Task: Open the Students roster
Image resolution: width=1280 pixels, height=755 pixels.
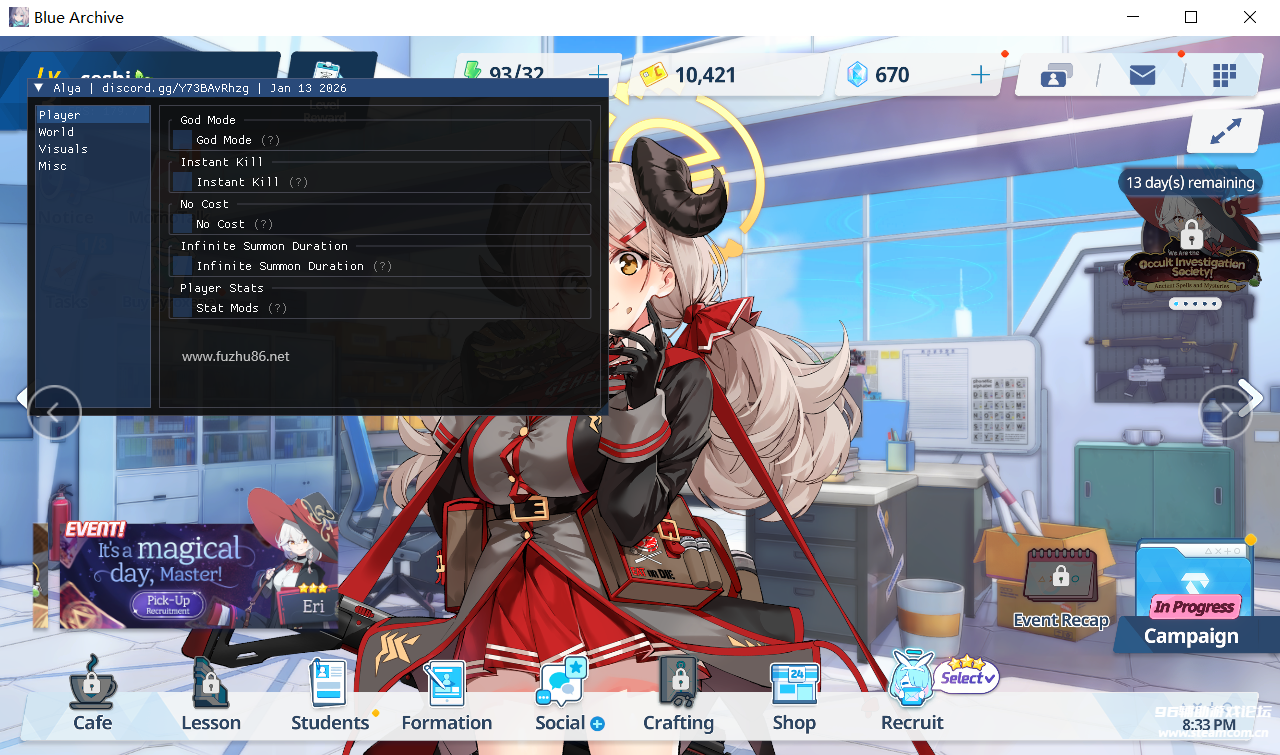Action: (x=328, y=695)
